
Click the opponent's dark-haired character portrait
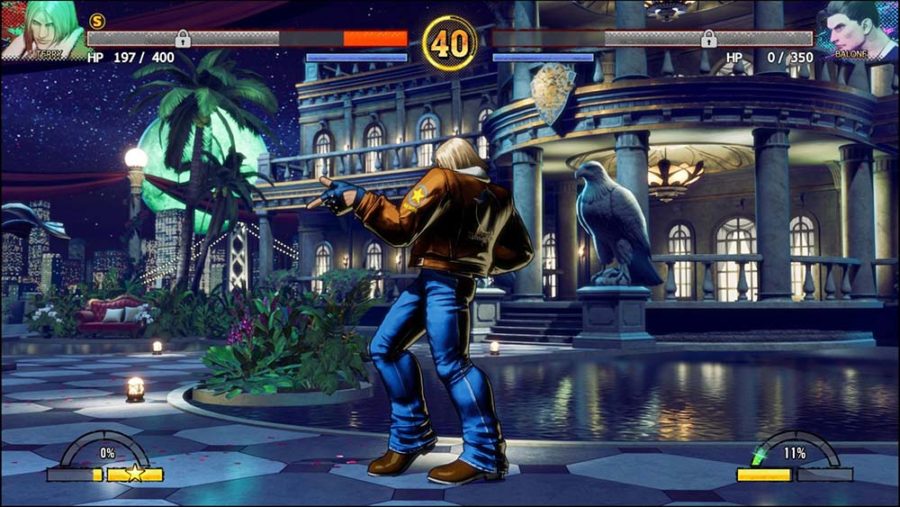(x=857, y=30)
